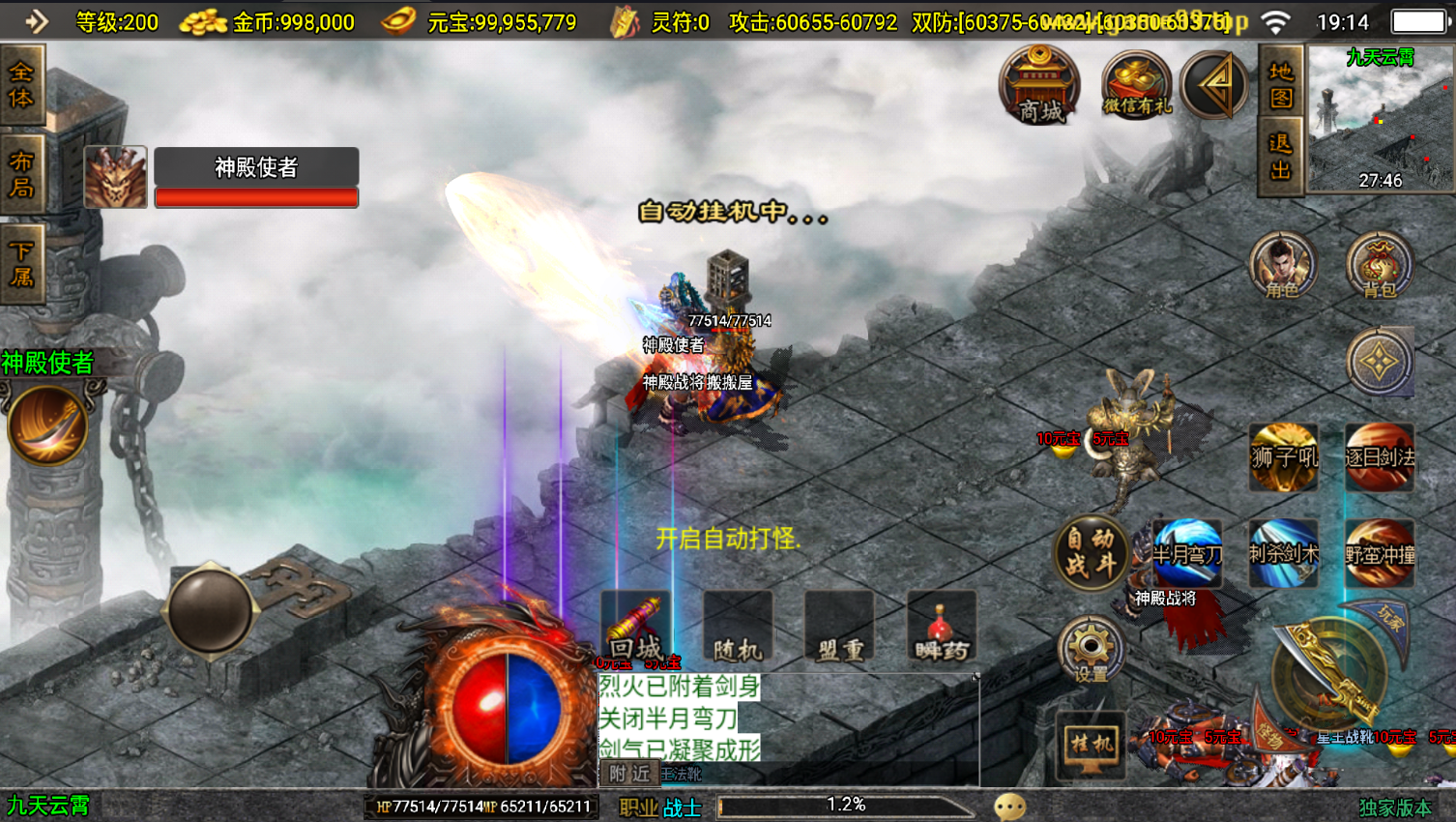Click the 挂机 idle-mode button
The image size is (1456, 822).
1092,744
